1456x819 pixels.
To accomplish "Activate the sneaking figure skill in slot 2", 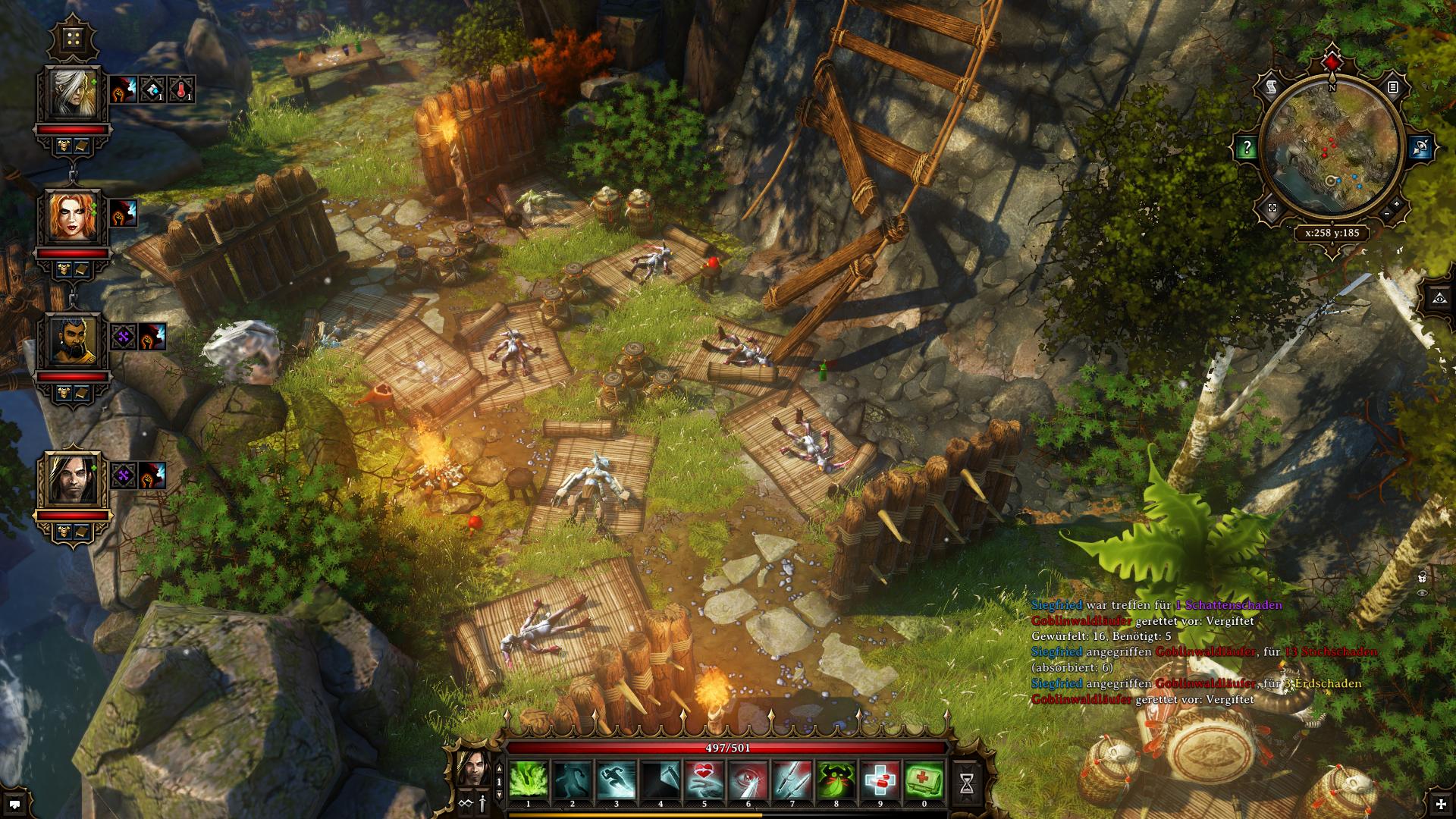I will (x=573, y=779).
